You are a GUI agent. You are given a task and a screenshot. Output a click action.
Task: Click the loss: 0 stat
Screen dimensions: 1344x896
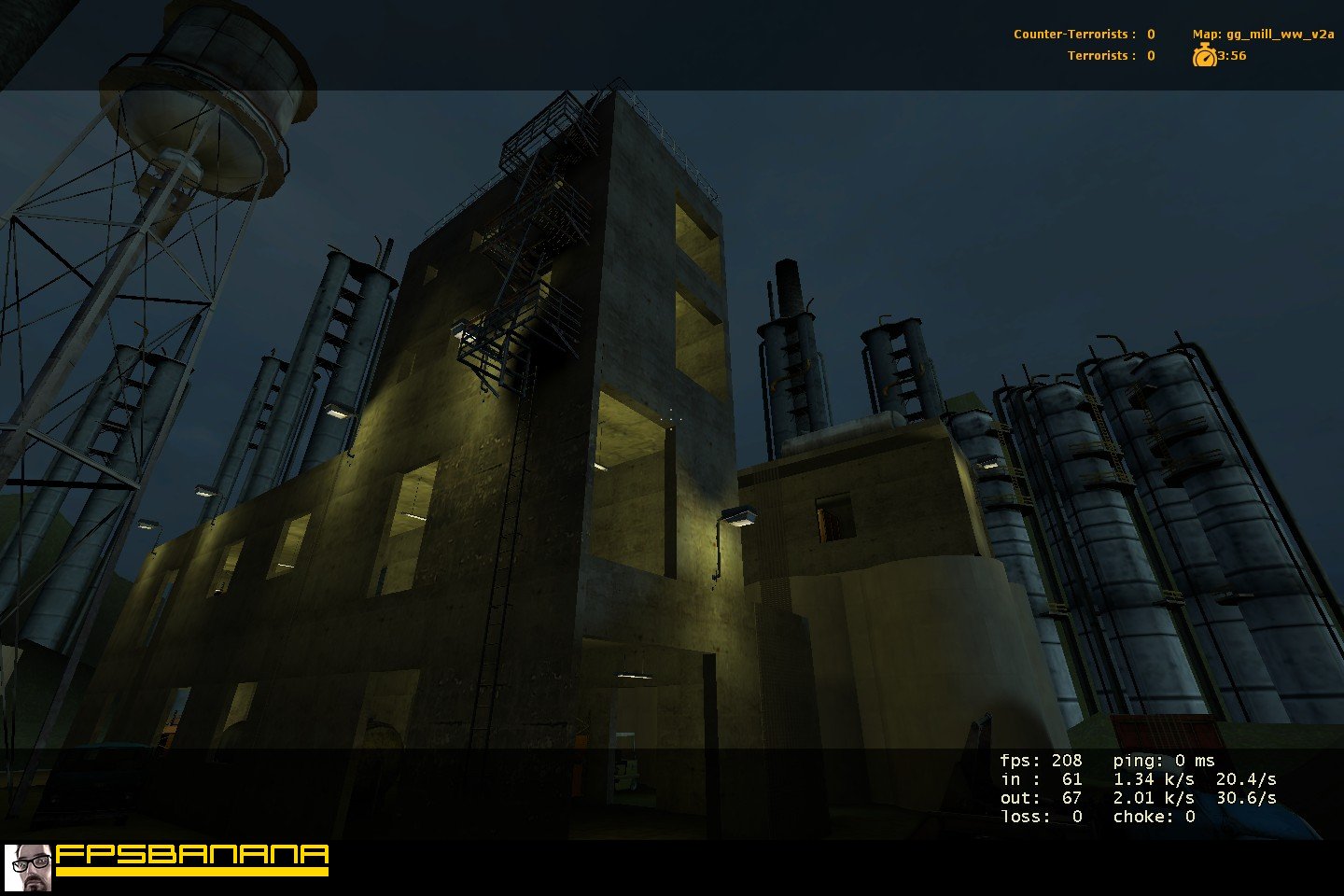[1040, 815]
